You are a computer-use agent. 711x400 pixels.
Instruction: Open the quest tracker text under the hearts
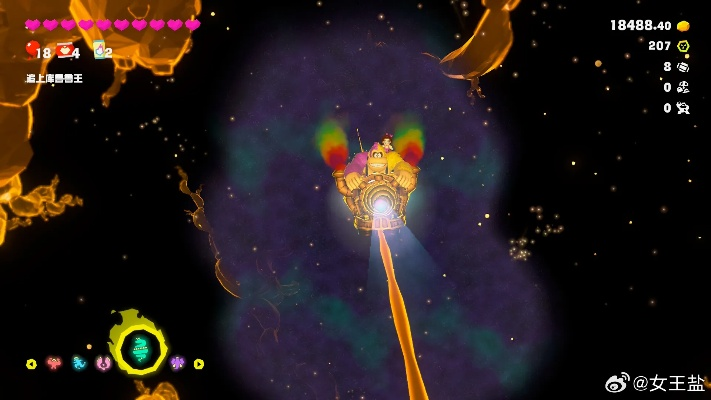click(54, 78)
